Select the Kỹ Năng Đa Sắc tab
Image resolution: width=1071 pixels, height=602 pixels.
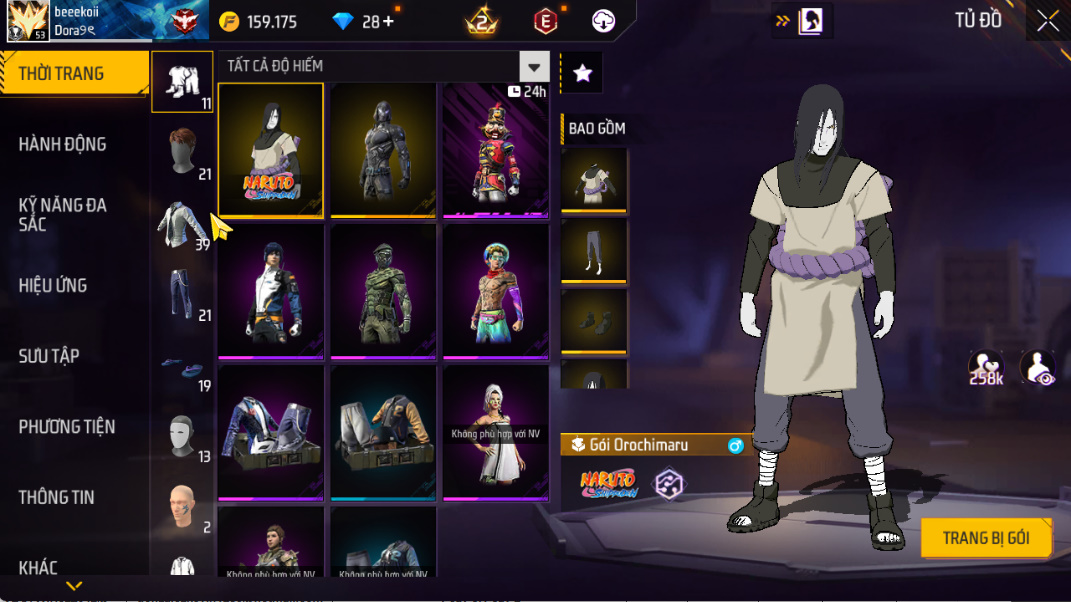(x=62, y=214)
